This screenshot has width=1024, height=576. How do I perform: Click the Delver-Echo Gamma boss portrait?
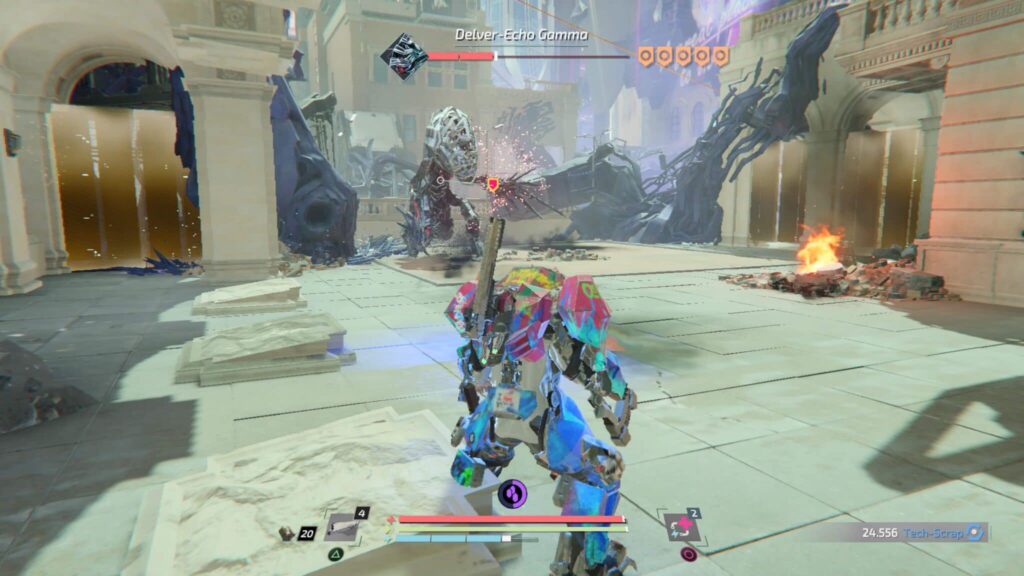point(403,53)
